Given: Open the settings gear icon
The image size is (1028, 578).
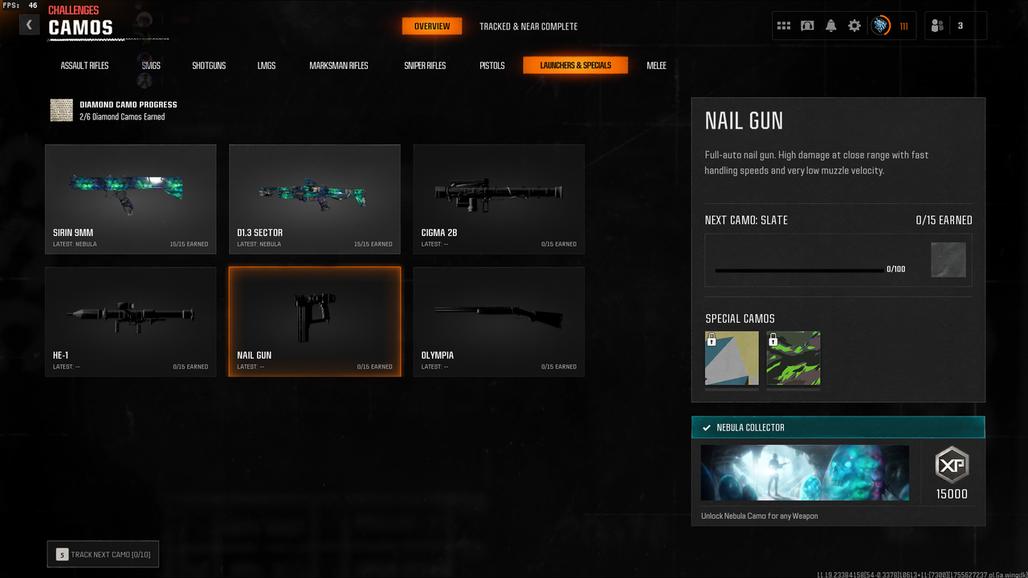Looking at the screenshot, I should pos(854,26).
